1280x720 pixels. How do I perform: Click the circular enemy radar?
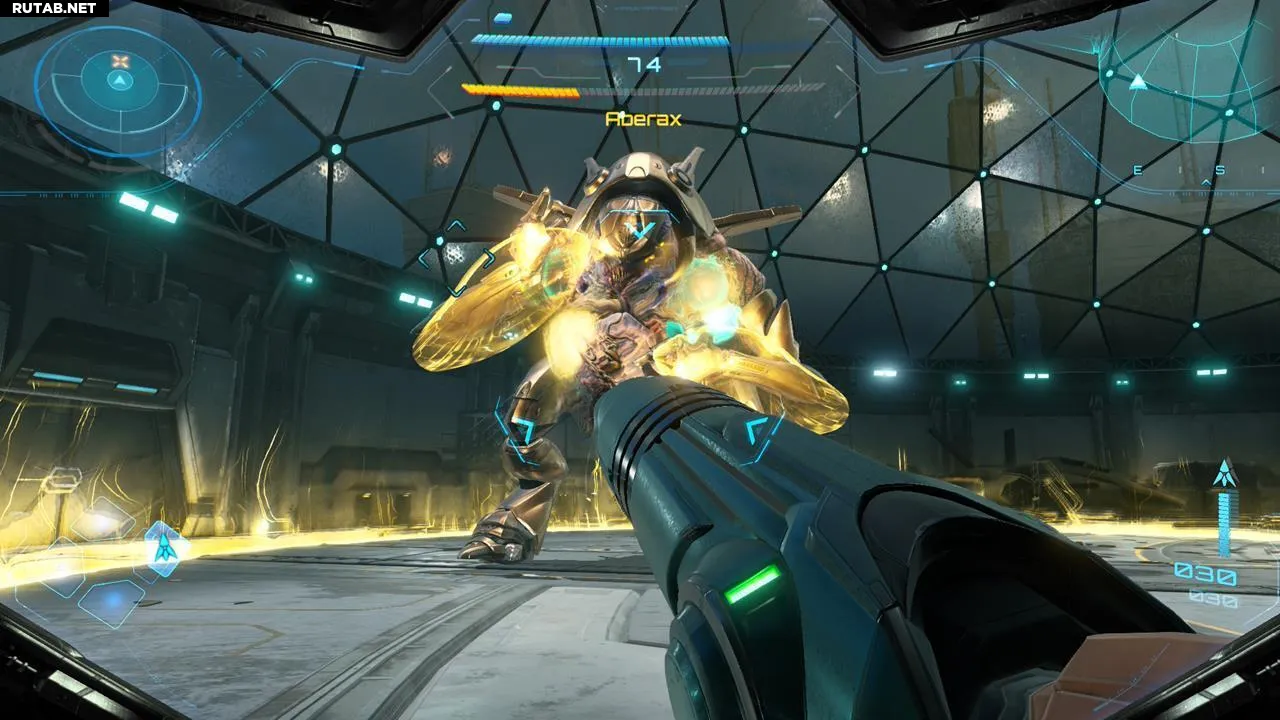(119, 91)
